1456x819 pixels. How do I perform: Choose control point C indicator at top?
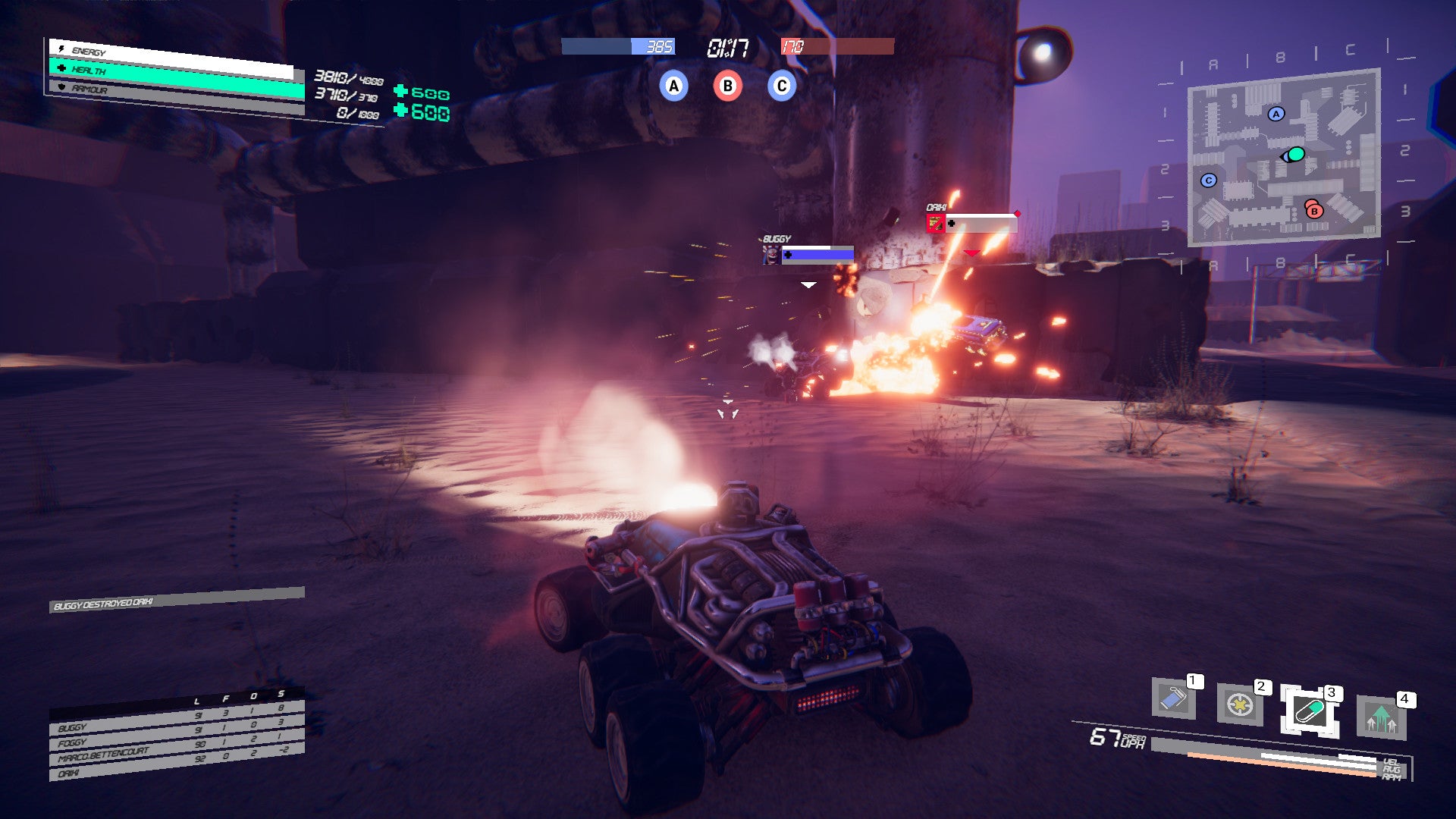point(781,86)
